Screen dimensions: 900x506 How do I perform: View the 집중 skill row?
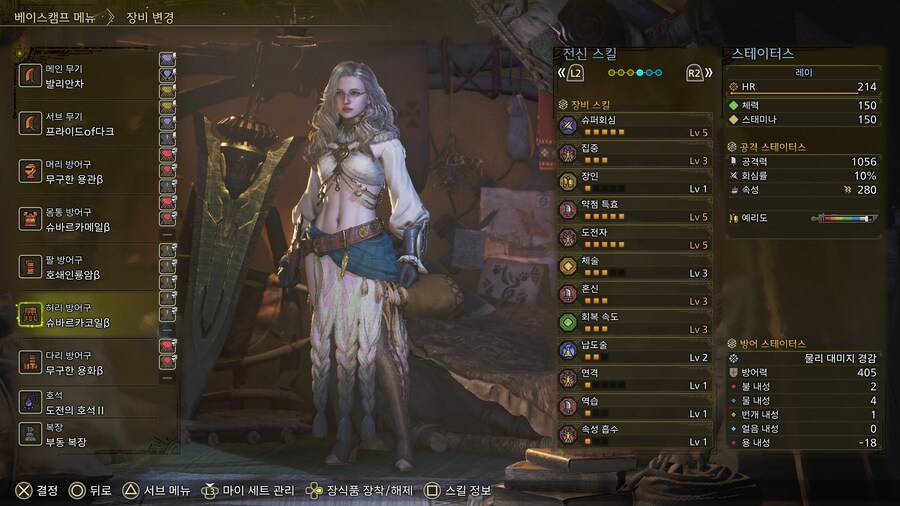pos(635,153)
